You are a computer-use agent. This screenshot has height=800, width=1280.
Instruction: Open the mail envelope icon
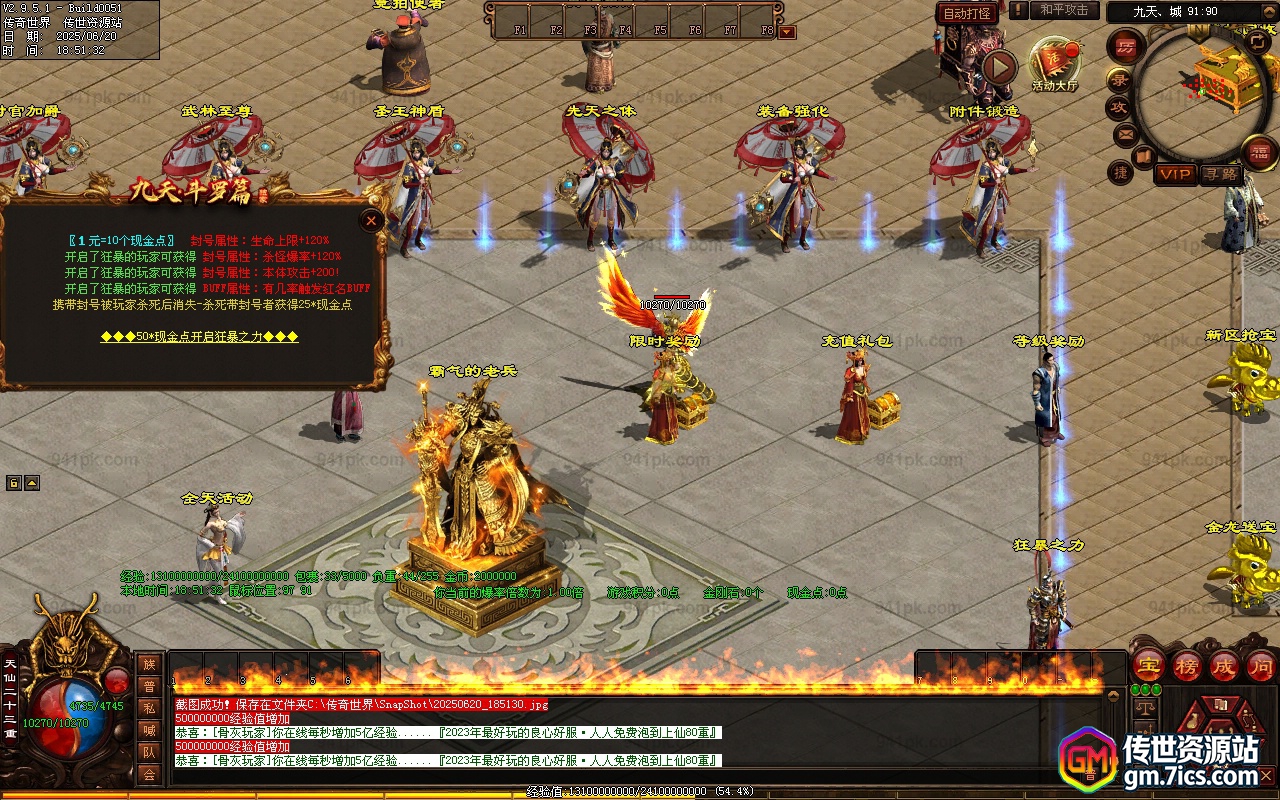tap(1125, 134)
